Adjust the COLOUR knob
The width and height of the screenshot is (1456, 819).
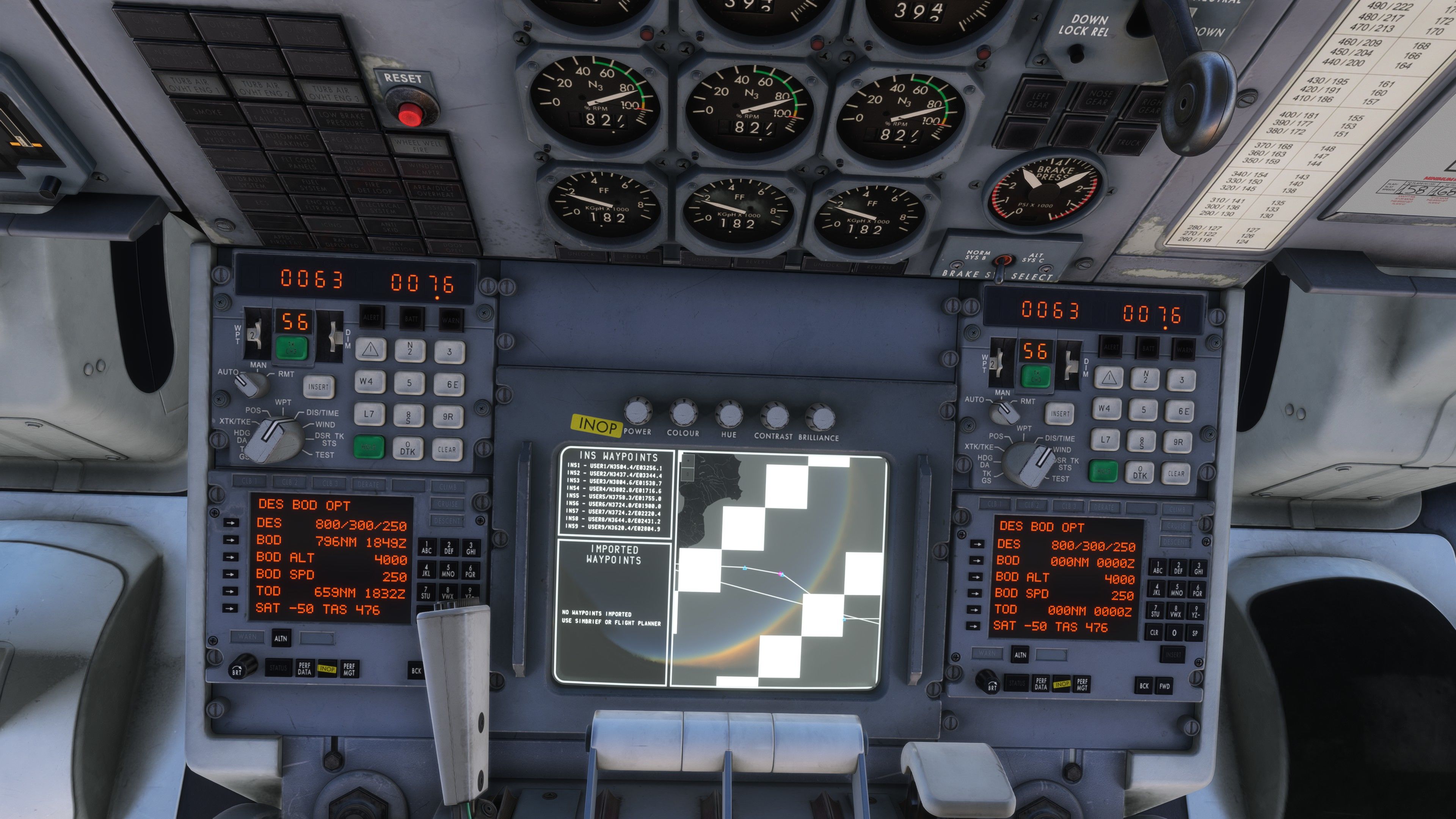(x=683, y=413)
